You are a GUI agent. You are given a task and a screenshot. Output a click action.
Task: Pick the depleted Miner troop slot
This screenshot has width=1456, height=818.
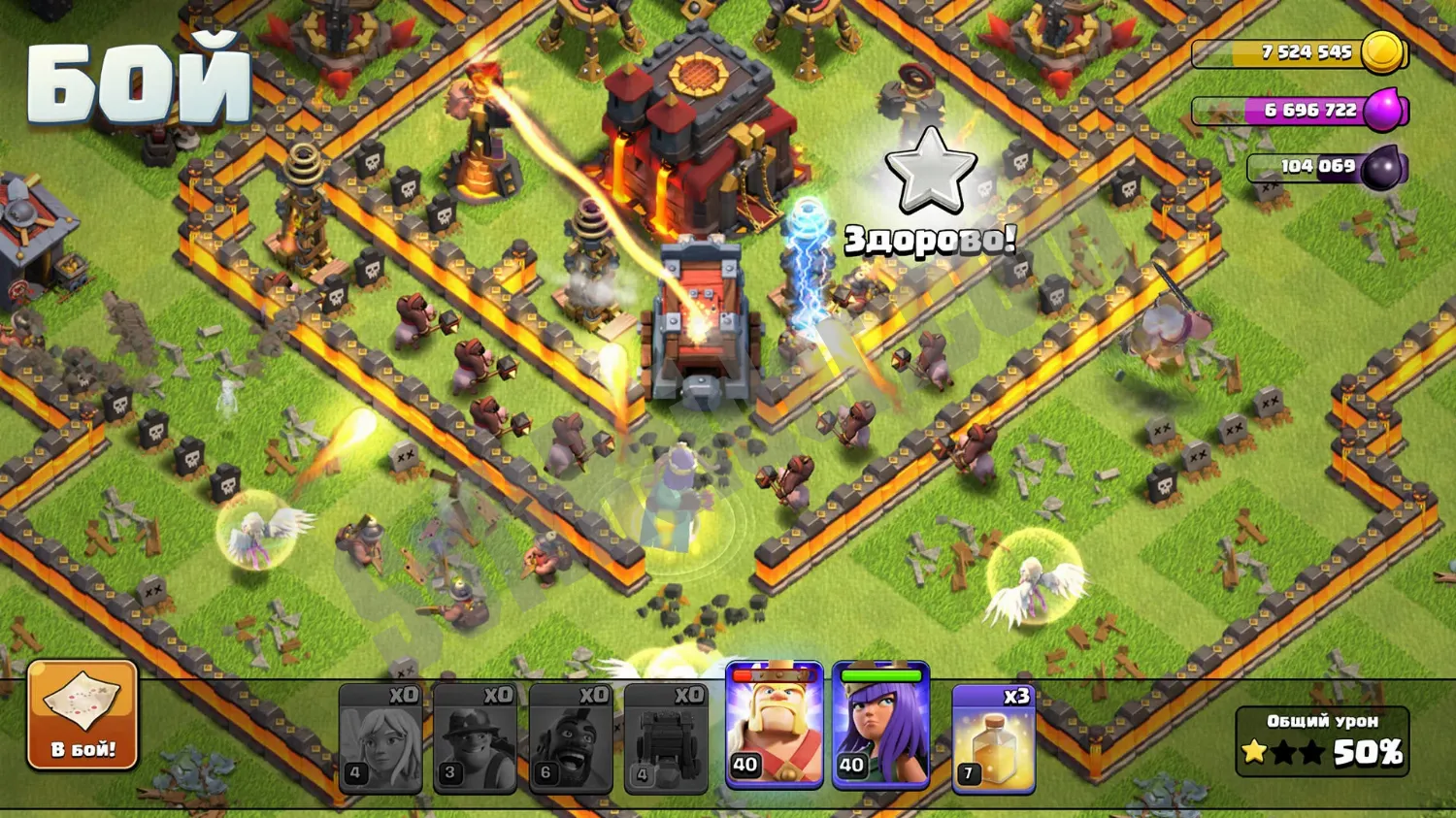475,738
